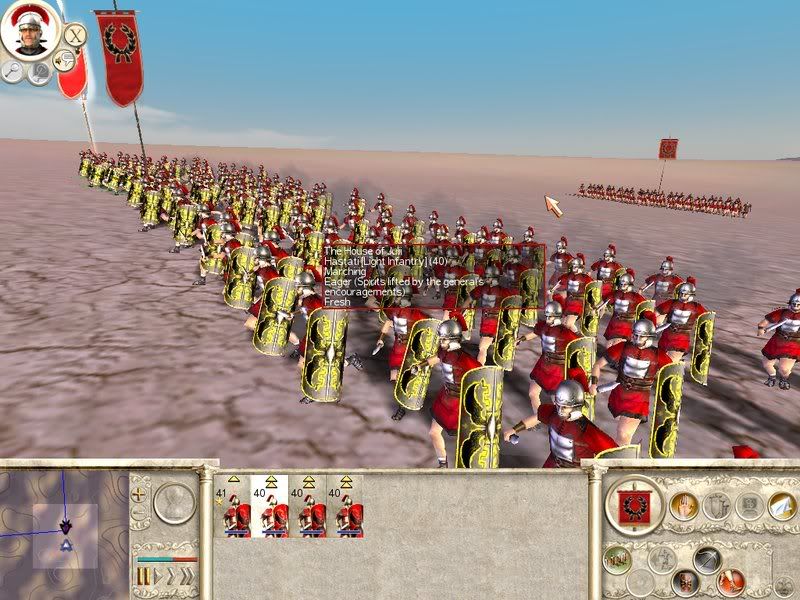Screen dimensions: 800x600
Task: Pause the battle
Action: [143, 578]
